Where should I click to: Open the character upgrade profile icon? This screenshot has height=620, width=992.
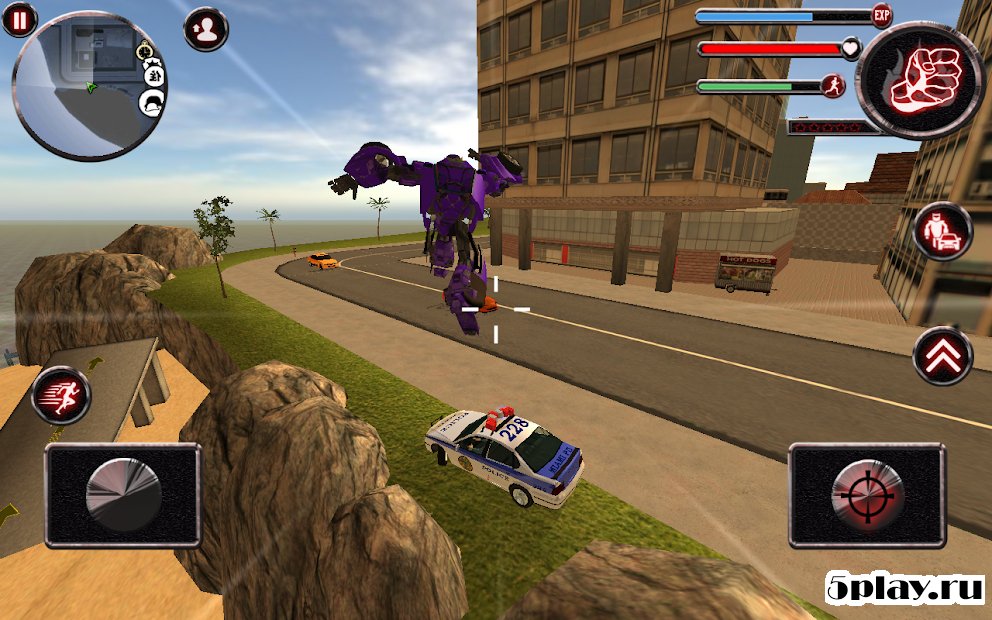click(x=206, y=29)
